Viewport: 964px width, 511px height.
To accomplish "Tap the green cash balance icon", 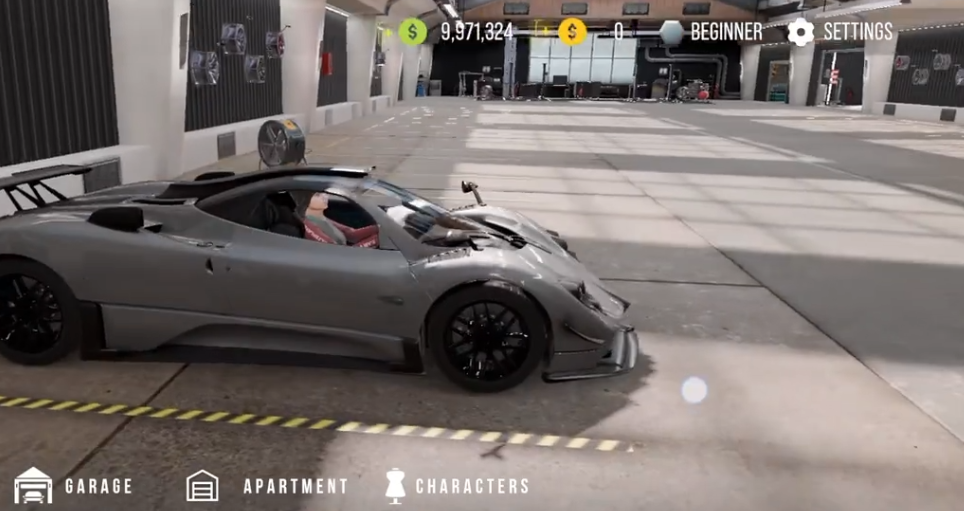I will click(413, 32).
